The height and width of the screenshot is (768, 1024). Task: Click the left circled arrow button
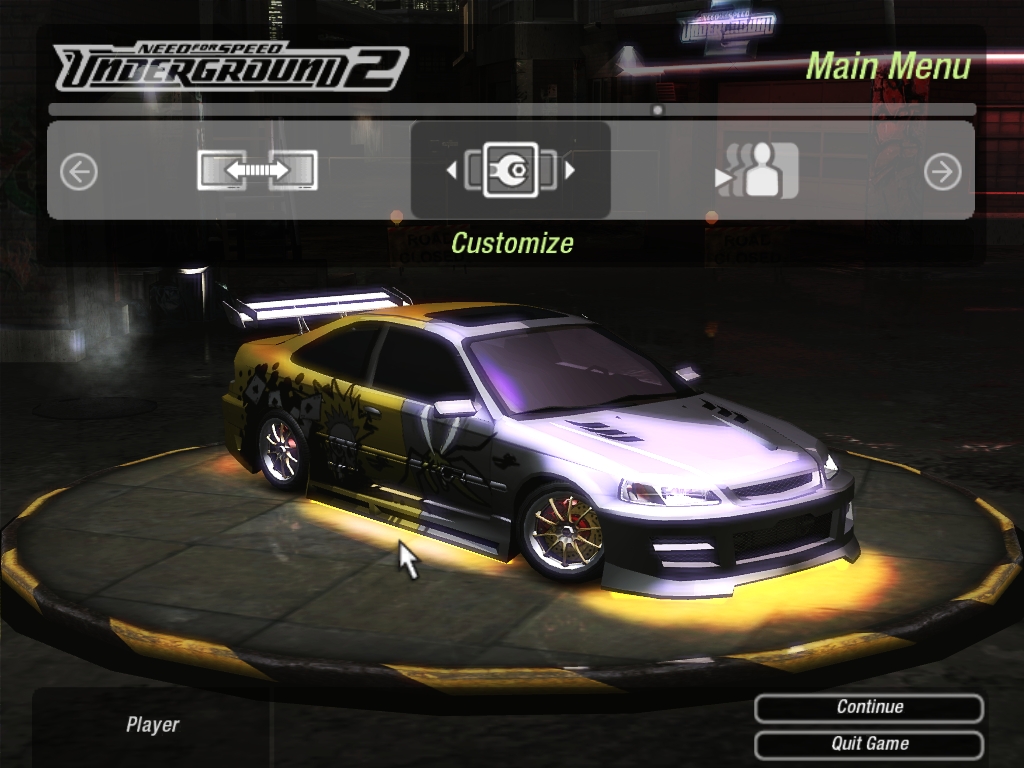coord(79,172)
